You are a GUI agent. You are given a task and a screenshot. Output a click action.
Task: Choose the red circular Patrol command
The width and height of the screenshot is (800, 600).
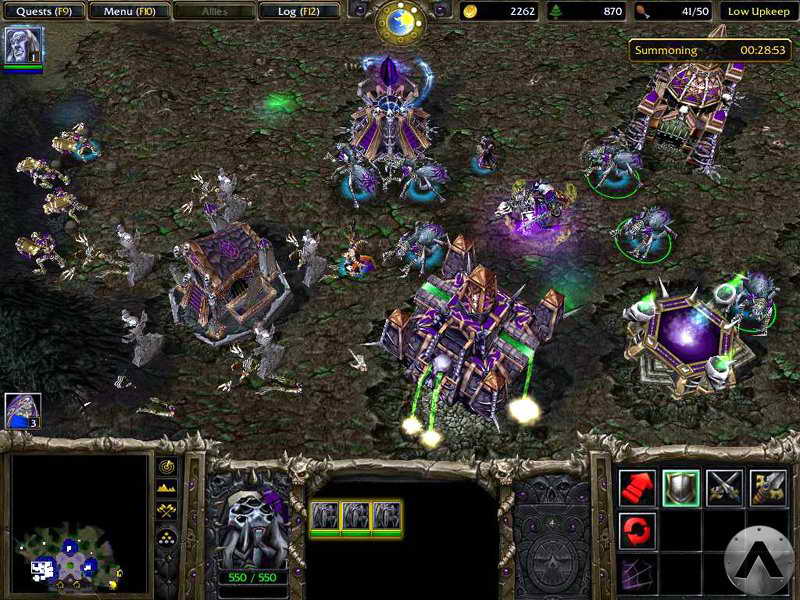coord(637,530)
